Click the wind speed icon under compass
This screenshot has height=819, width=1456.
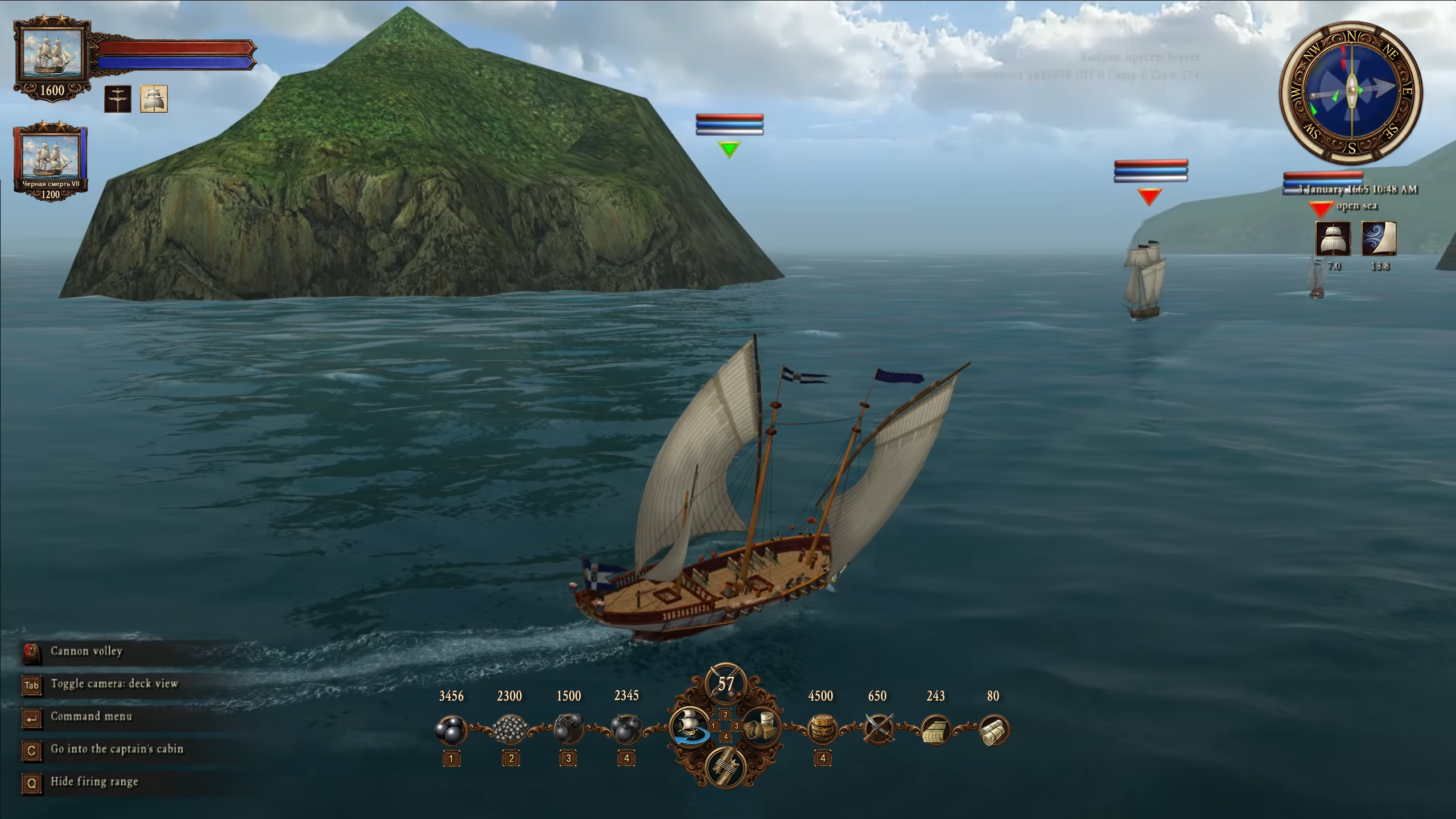click(1379, 239)
